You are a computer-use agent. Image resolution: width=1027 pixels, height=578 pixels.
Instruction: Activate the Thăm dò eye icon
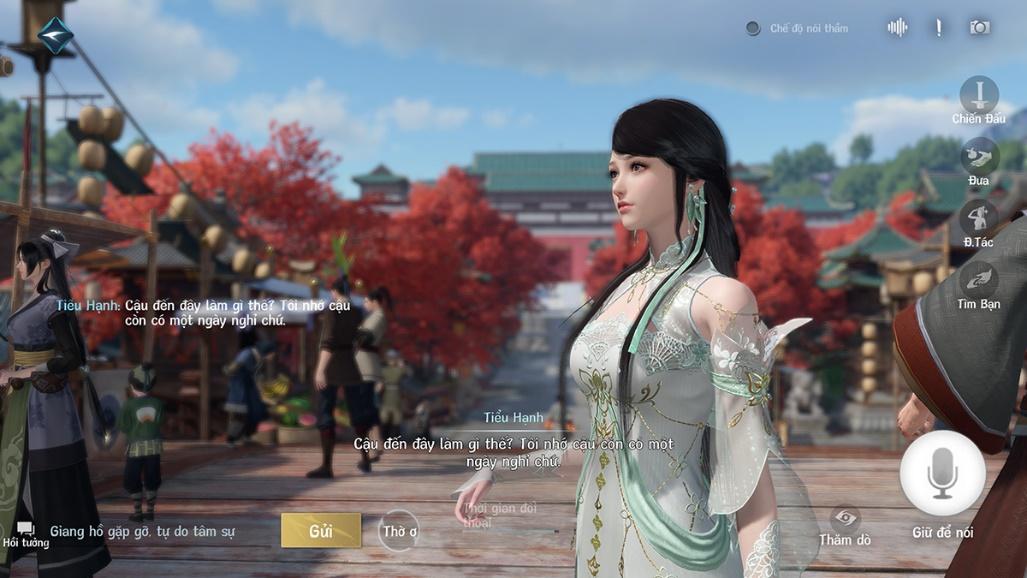point(845,518)
